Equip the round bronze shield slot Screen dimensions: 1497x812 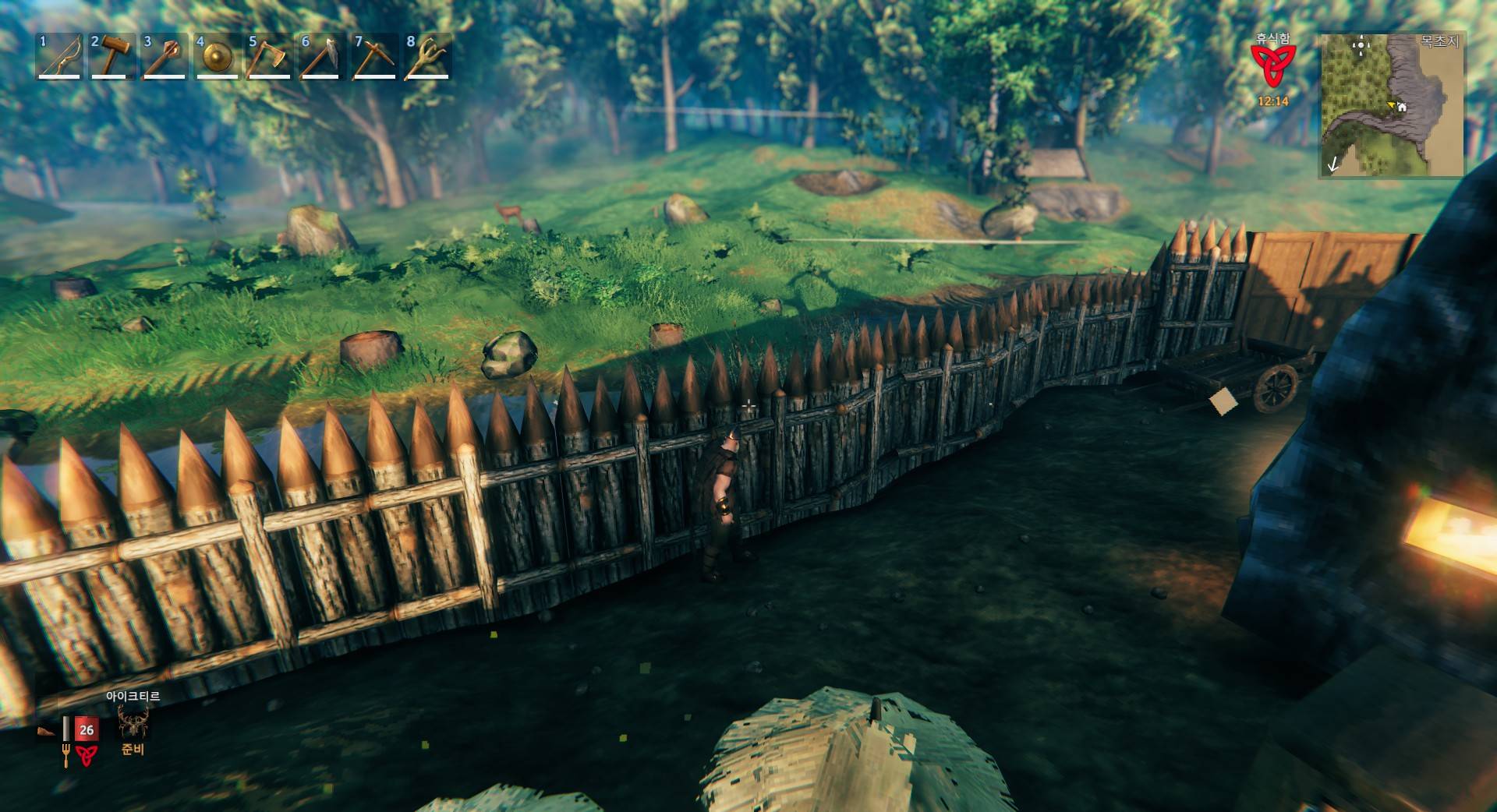click(x=217, y=56)
